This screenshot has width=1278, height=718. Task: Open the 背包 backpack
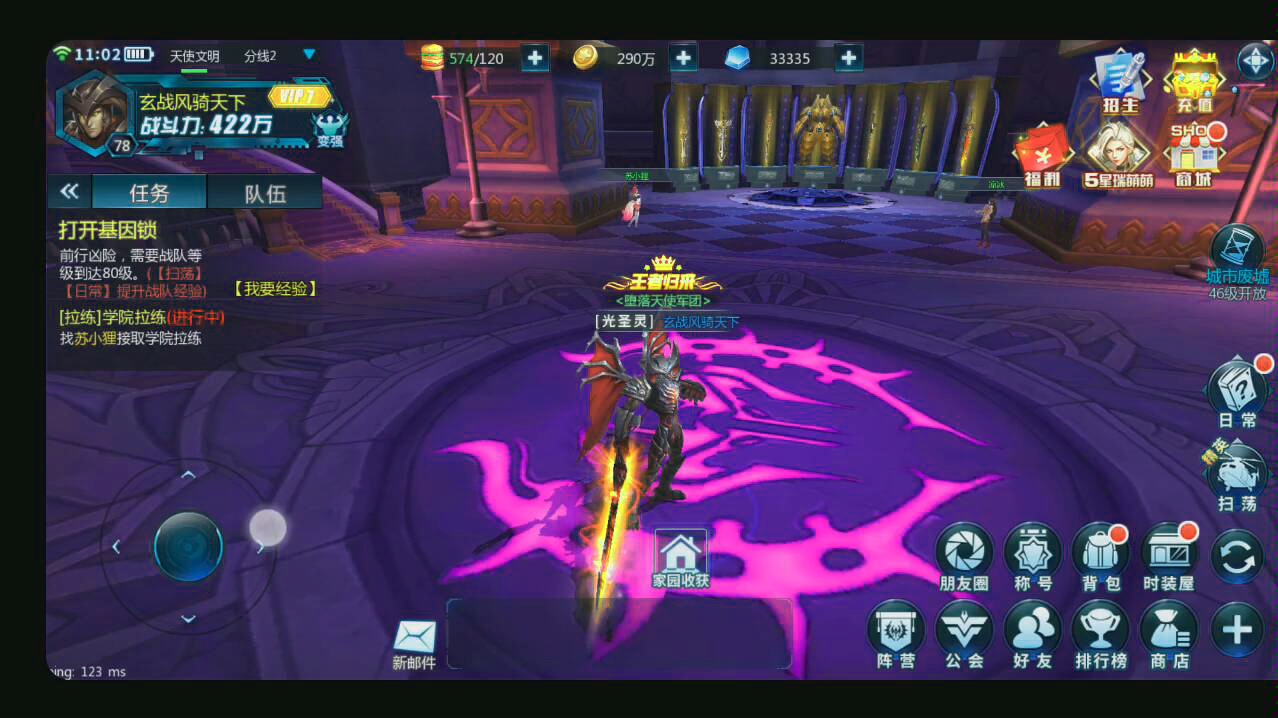[x=1099, y=555]
